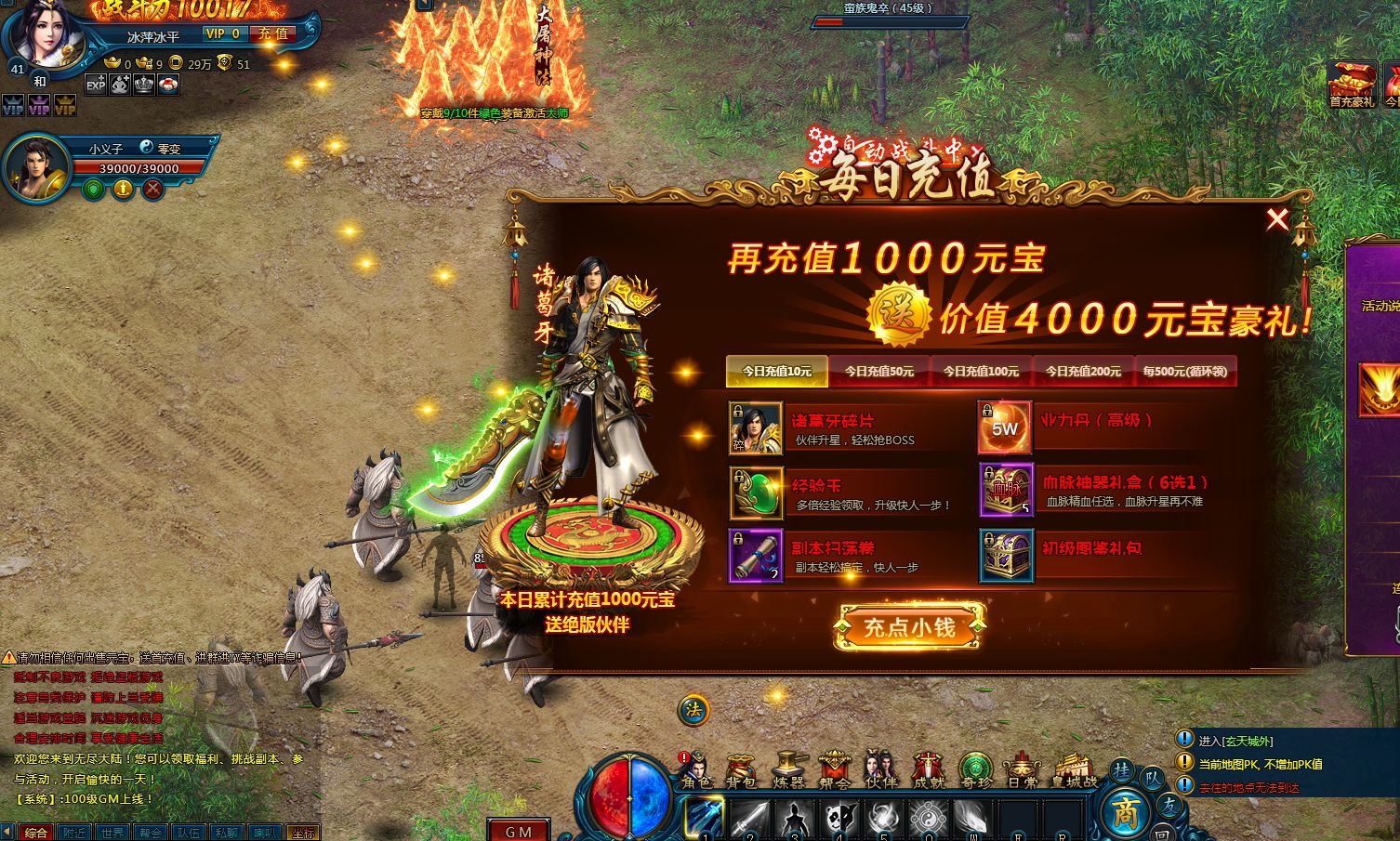The height and width of the screenshot is (841, 1400).
Task: Open the 商 shop round button
Action: pyautogui.click(x=1126, y=813)
